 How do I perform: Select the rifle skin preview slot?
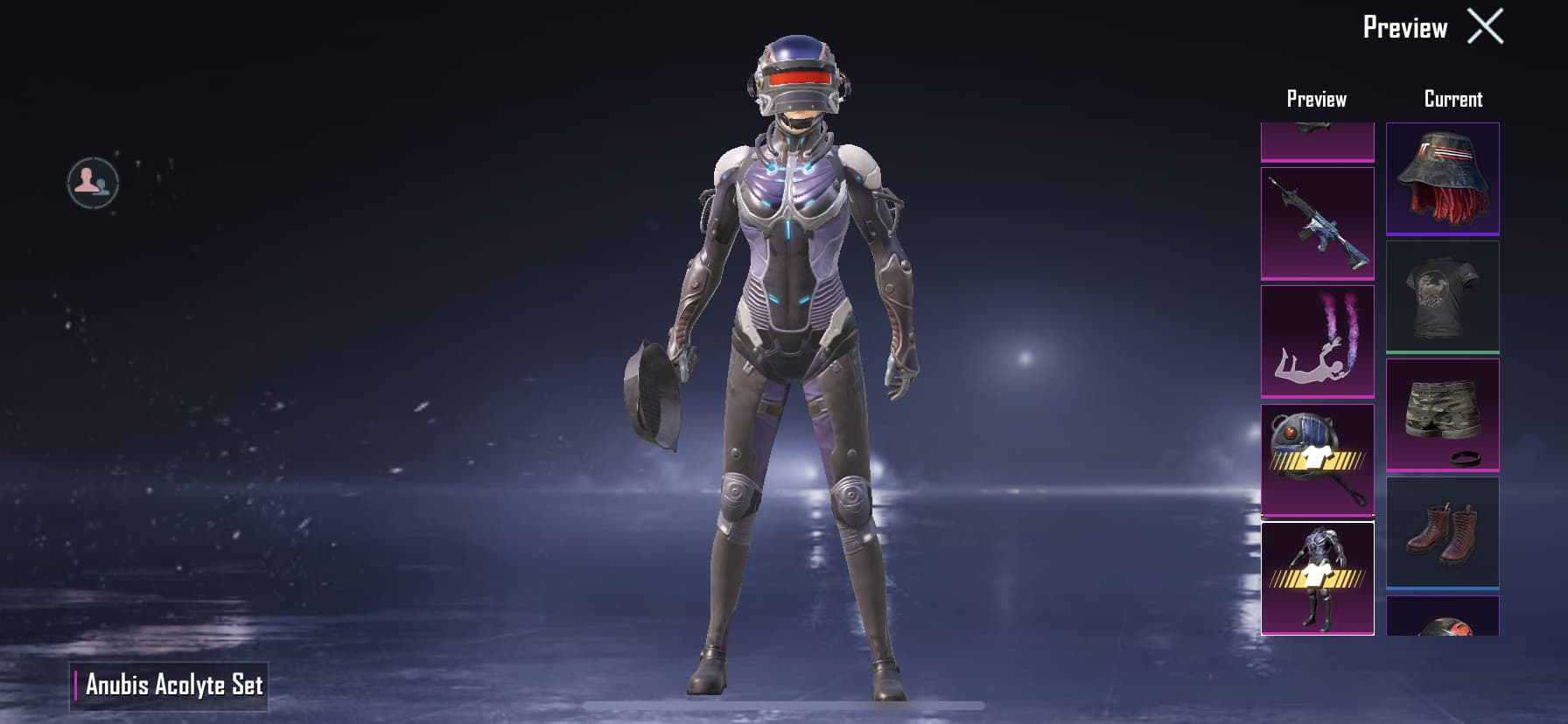pyautogui.click(x=1317, y=223)
